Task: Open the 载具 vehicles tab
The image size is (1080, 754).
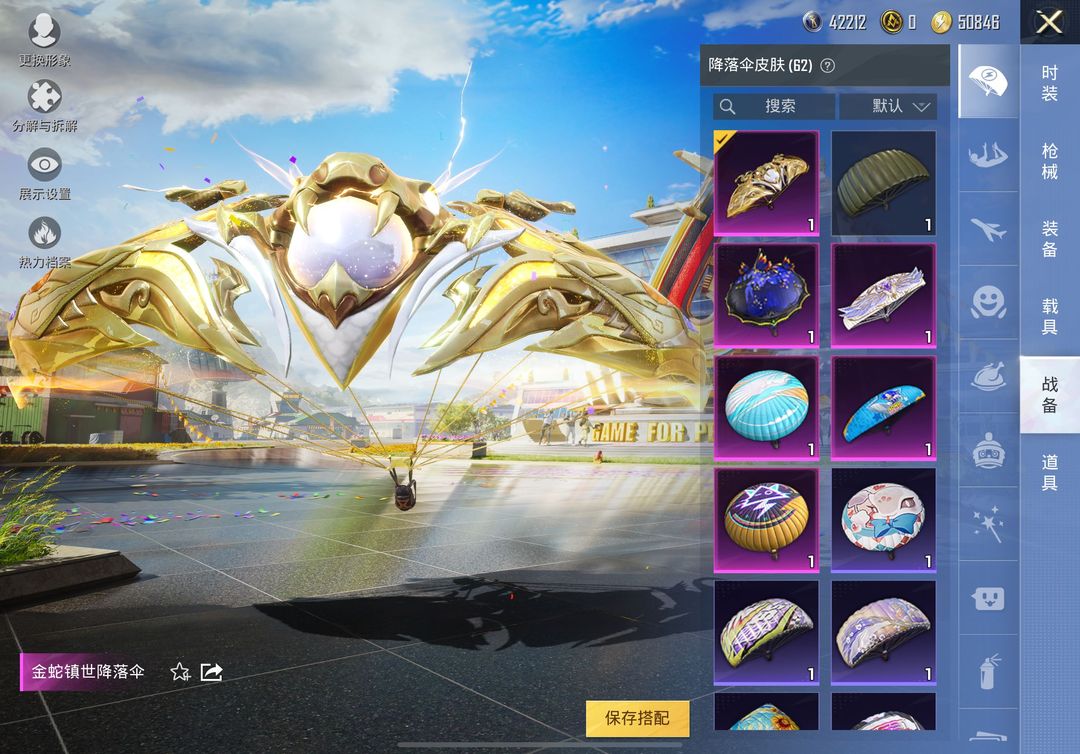Action: point(1049,317)
